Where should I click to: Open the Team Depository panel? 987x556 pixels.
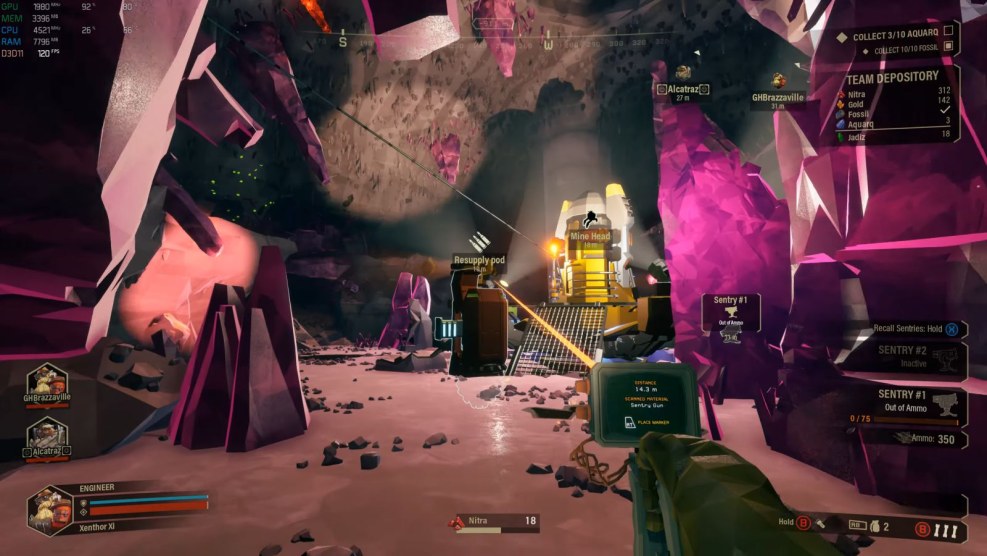(x=892, y=77)
